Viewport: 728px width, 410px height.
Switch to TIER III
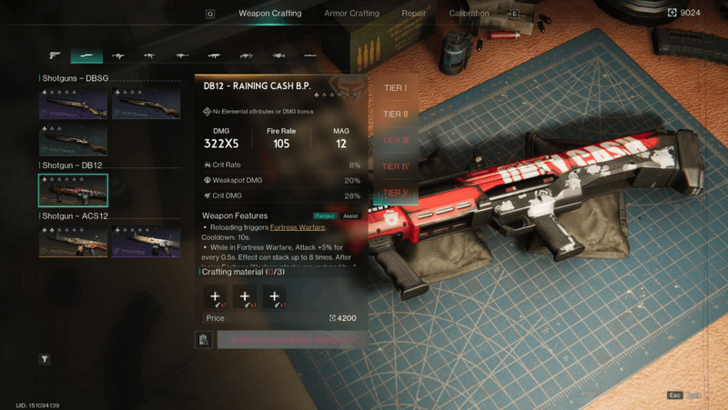tap(395, 141)
